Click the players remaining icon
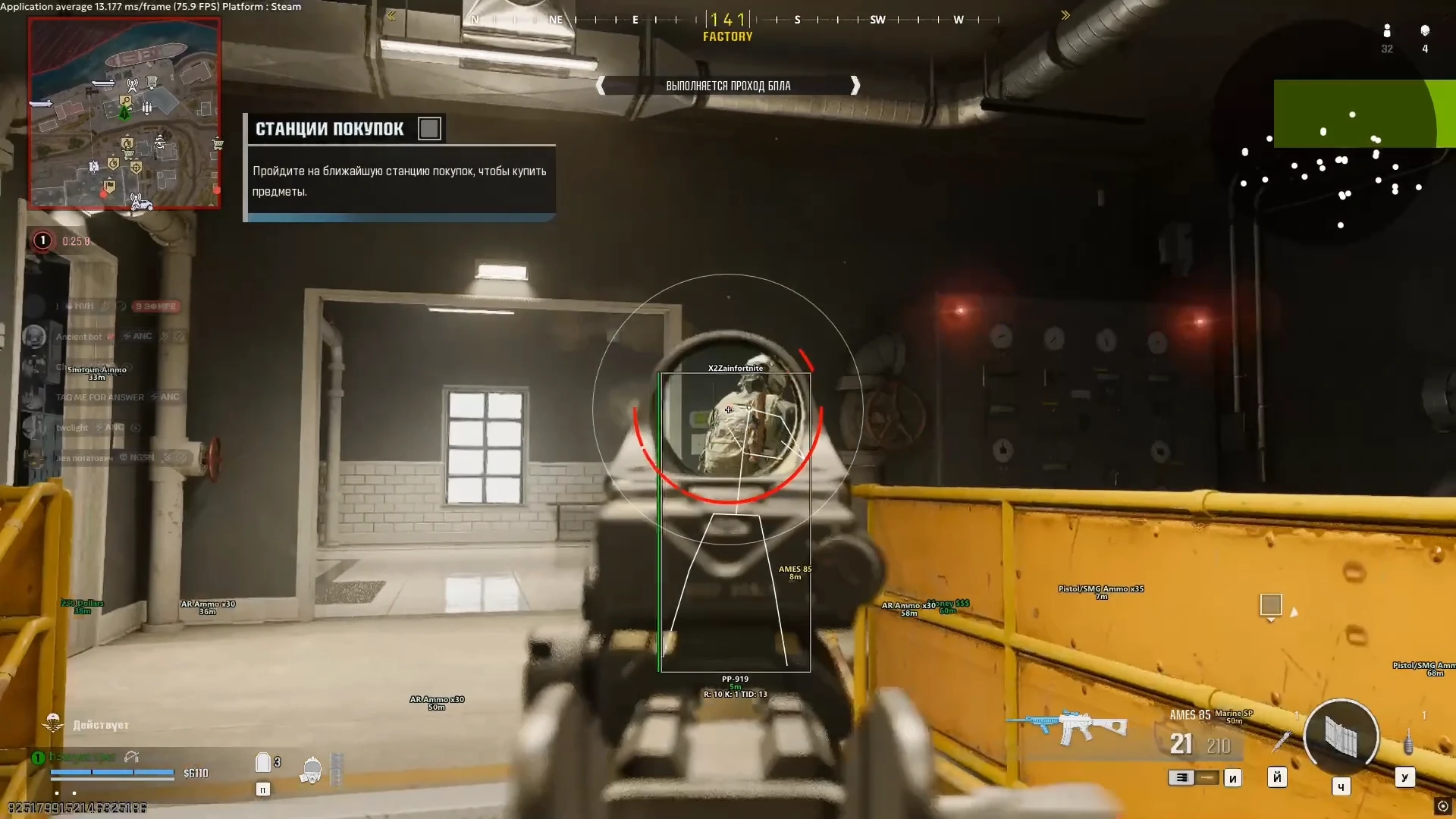The height and width of the screenshot is (819, 1456). (x=1387, y=31)
